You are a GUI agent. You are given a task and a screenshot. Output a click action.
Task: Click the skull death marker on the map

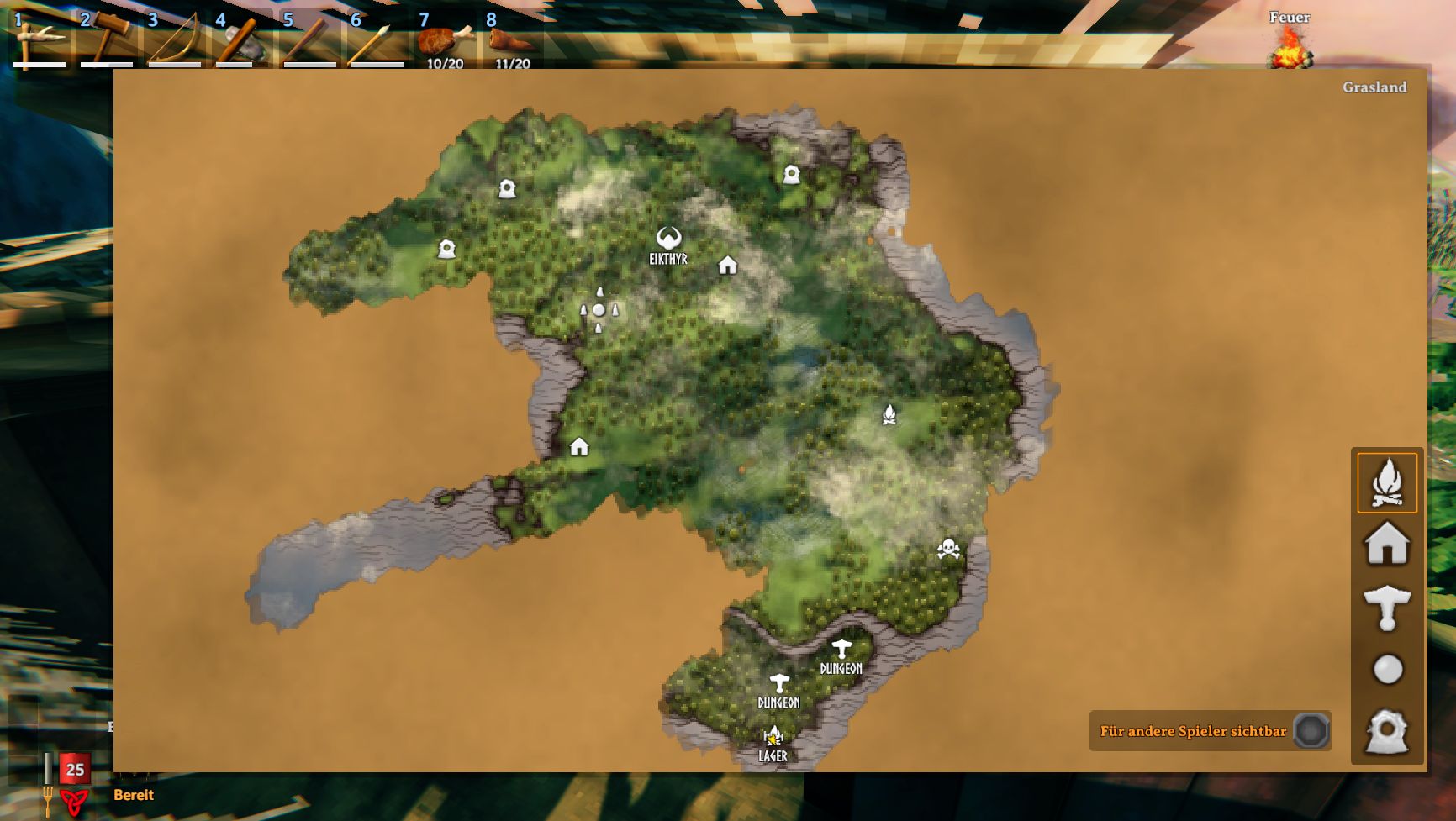pyautogui.click(x=950, y=550)
